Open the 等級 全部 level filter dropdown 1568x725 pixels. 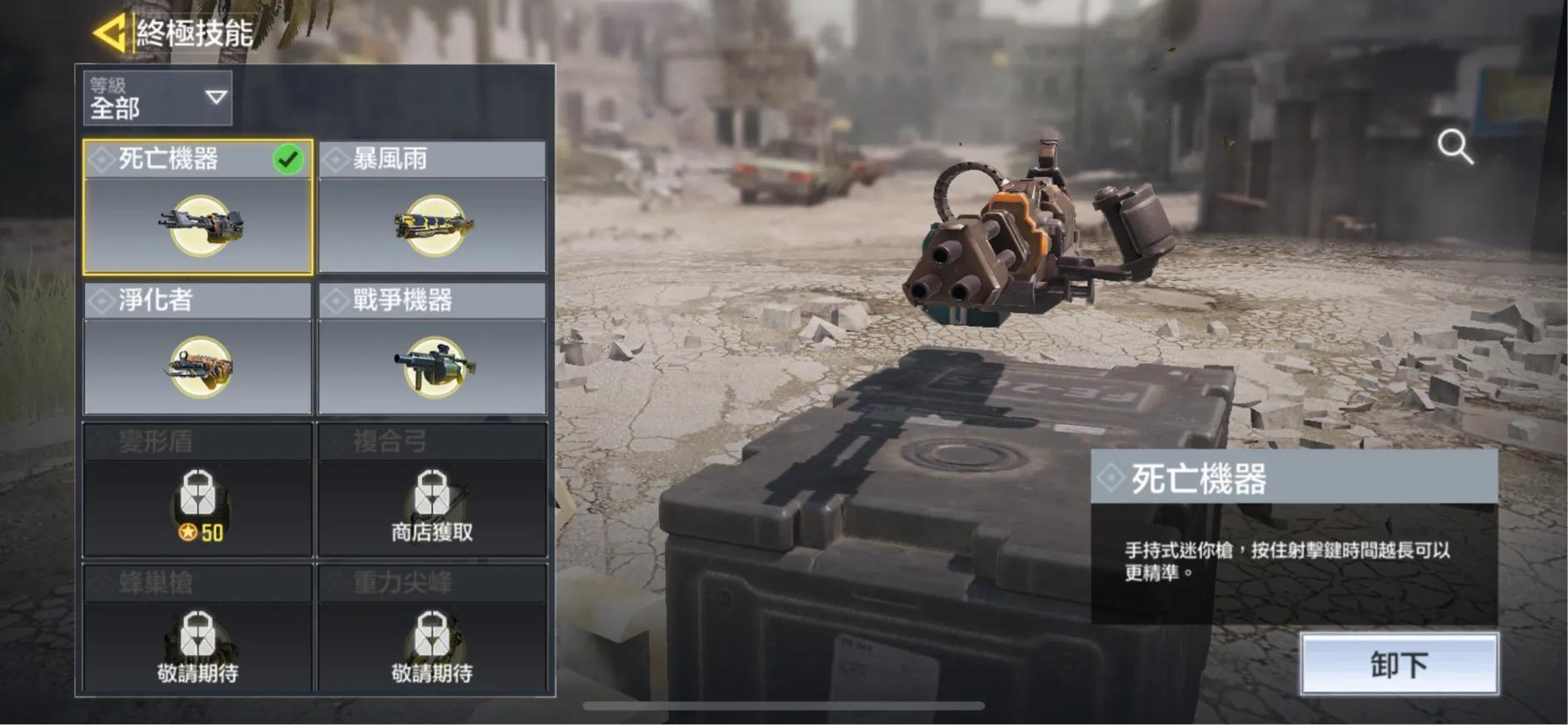(157, 98)
